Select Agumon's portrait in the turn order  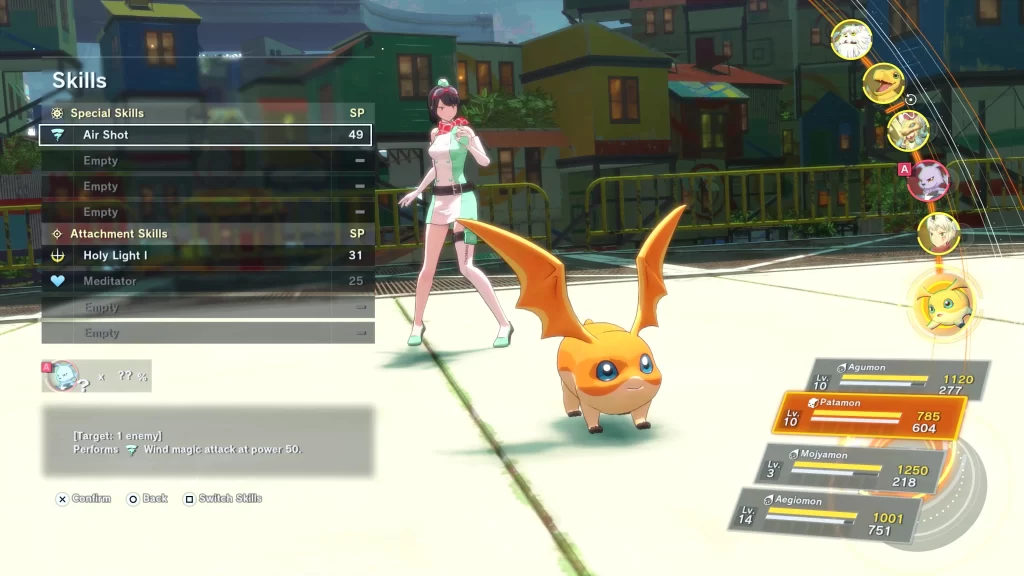[883, 83]
